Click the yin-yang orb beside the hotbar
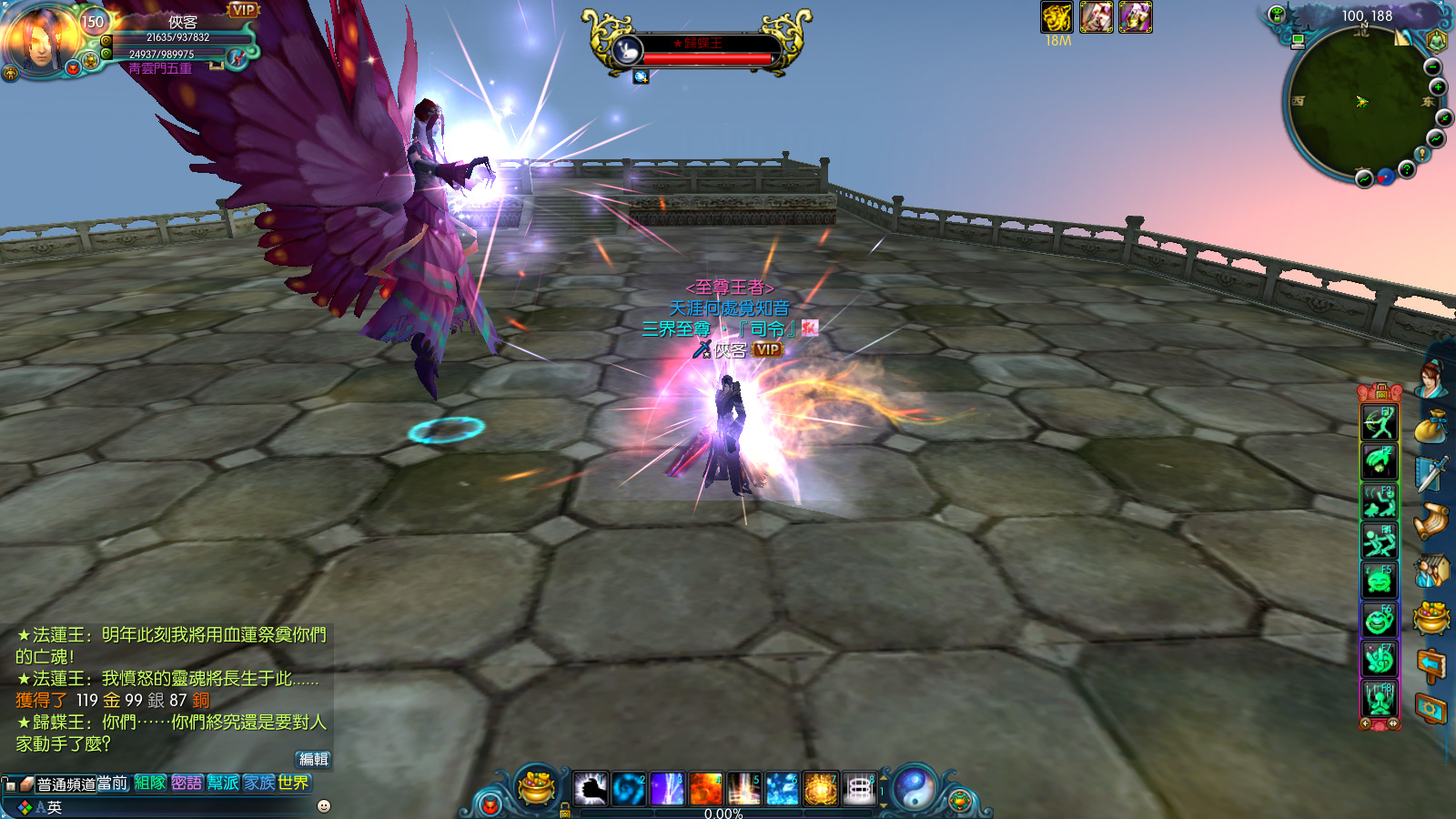The width and height of the screenshot is (1456, 819). (x=914, y=788)
